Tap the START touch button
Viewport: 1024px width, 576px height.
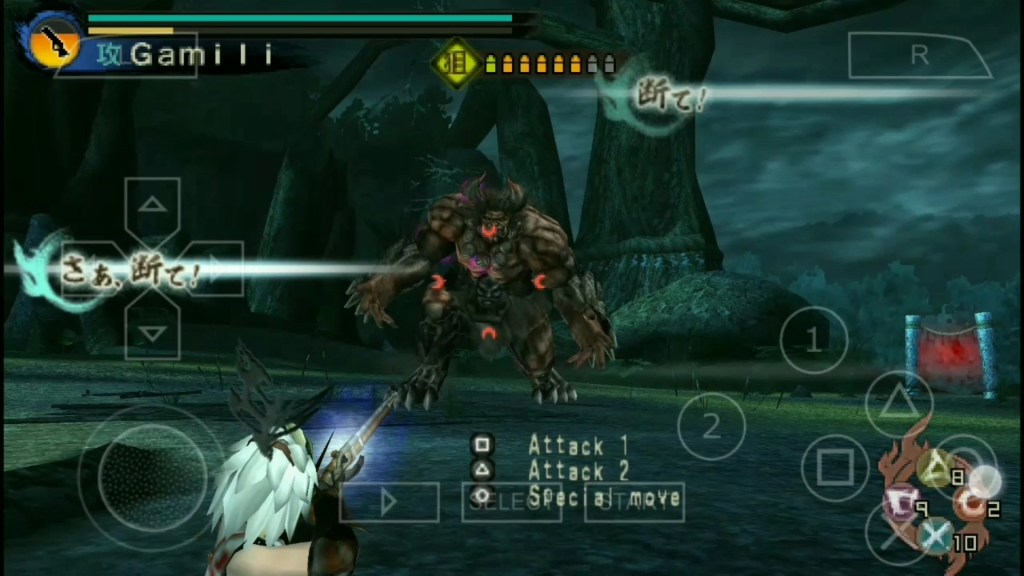(634, 502)
